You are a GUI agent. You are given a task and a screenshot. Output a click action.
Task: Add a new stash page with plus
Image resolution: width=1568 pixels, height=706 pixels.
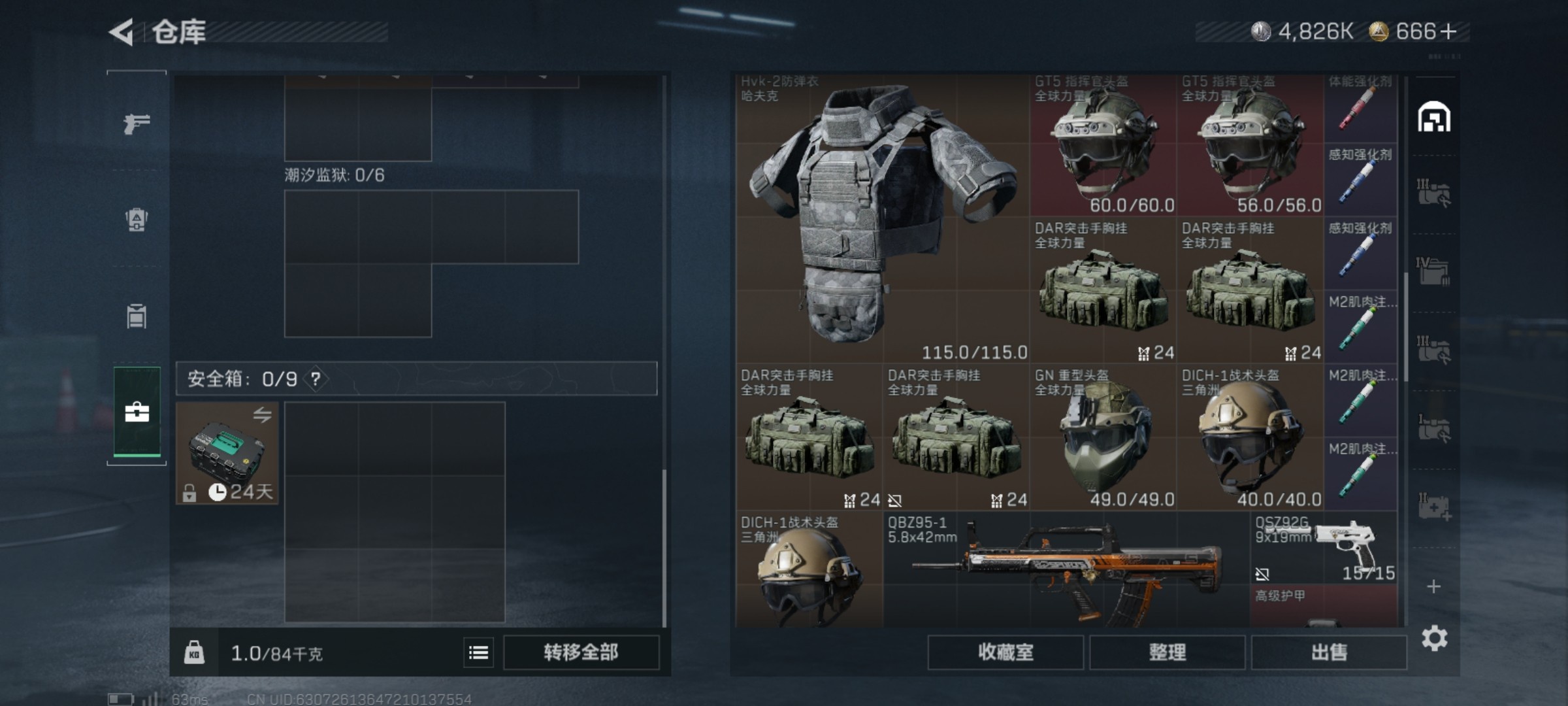click(1433, 586)
